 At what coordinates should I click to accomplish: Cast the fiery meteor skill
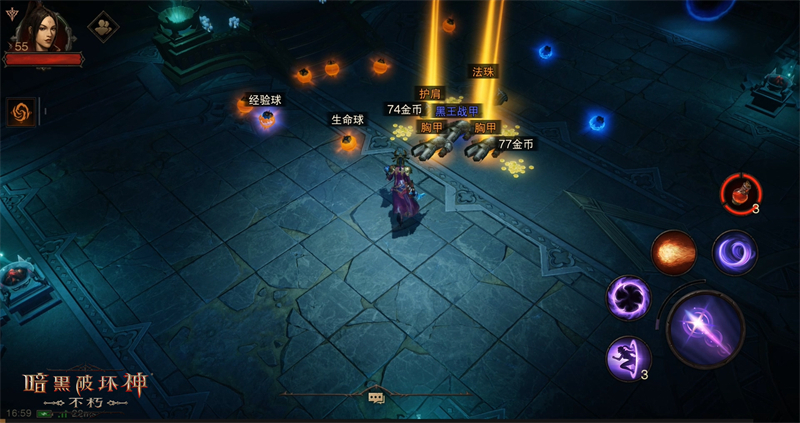tap(673, 252)
